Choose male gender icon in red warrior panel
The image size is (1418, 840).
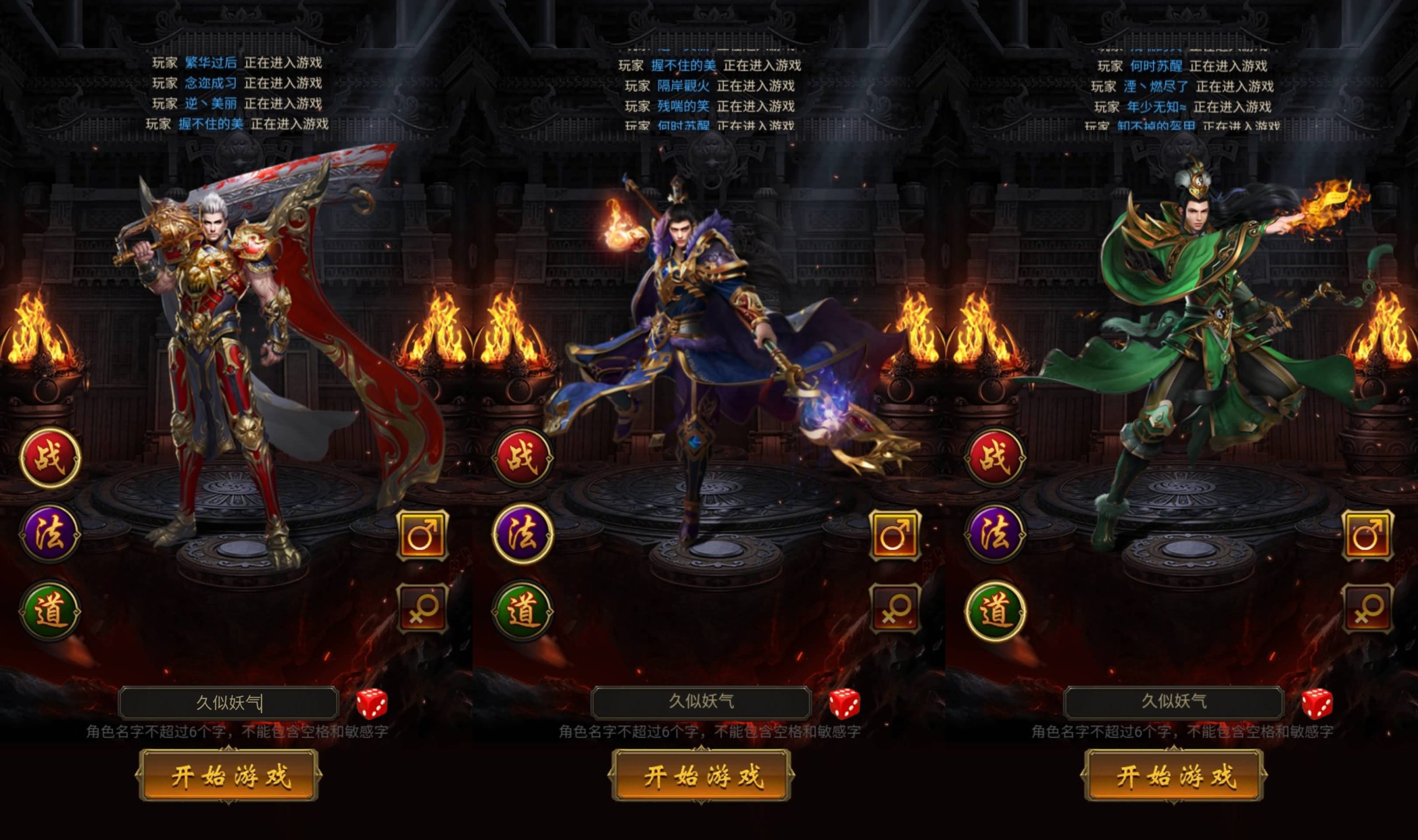coord(422,535)
